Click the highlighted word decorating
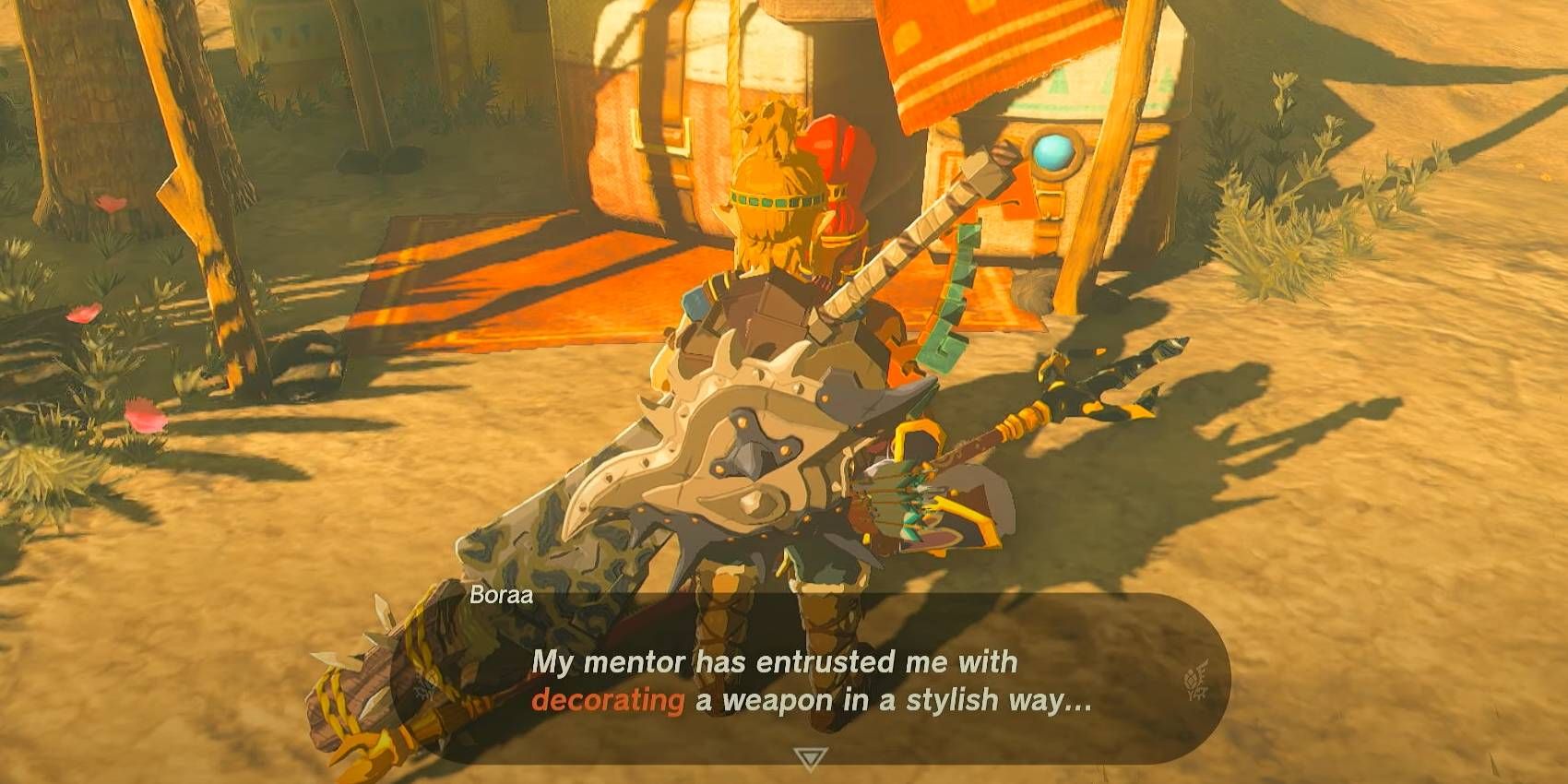Viewport: 1568px width, 784px height. tap(608, 701)
